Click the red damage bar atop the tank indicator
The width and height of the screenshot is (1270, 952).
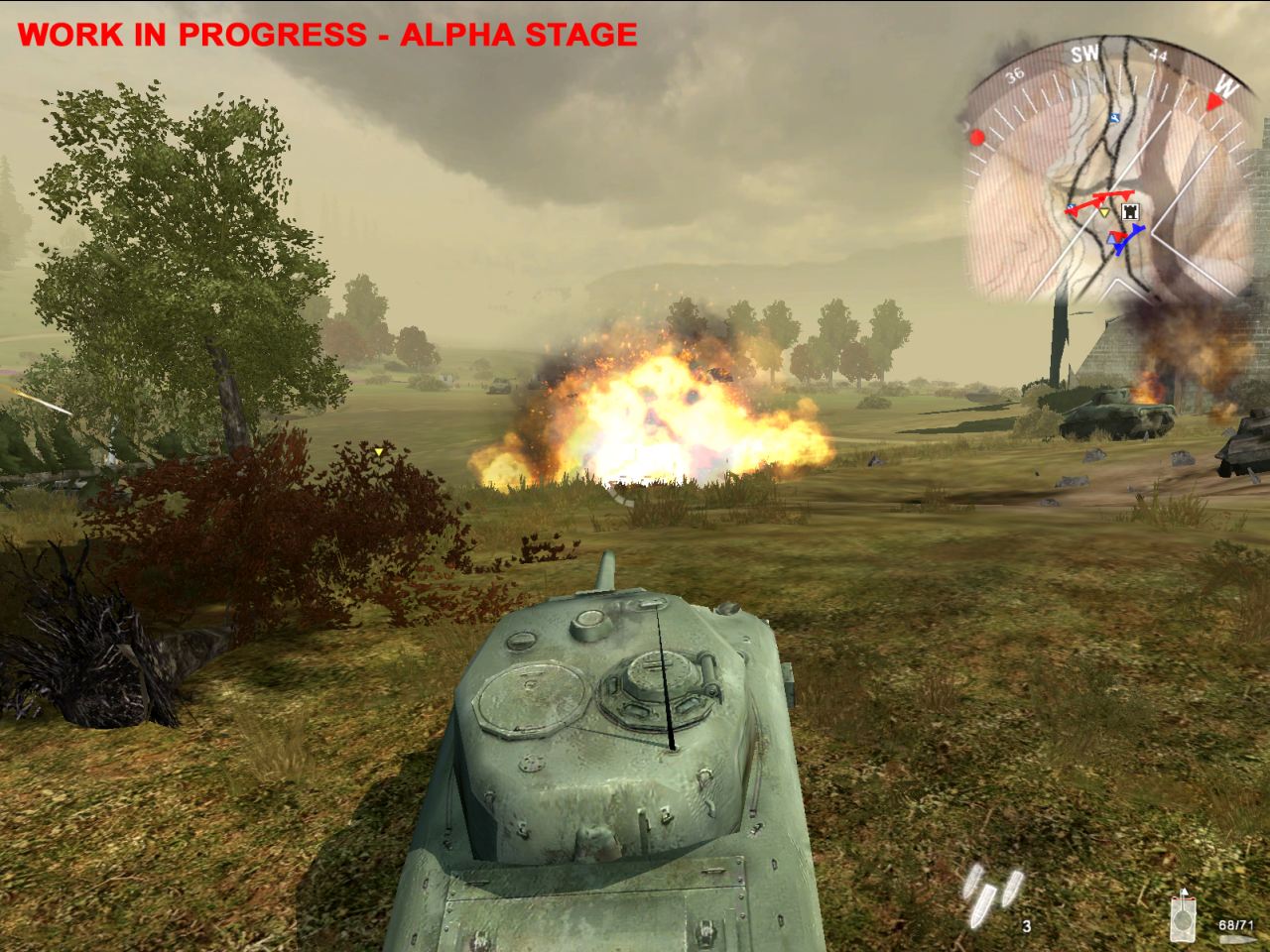[x=1185, y=898]
